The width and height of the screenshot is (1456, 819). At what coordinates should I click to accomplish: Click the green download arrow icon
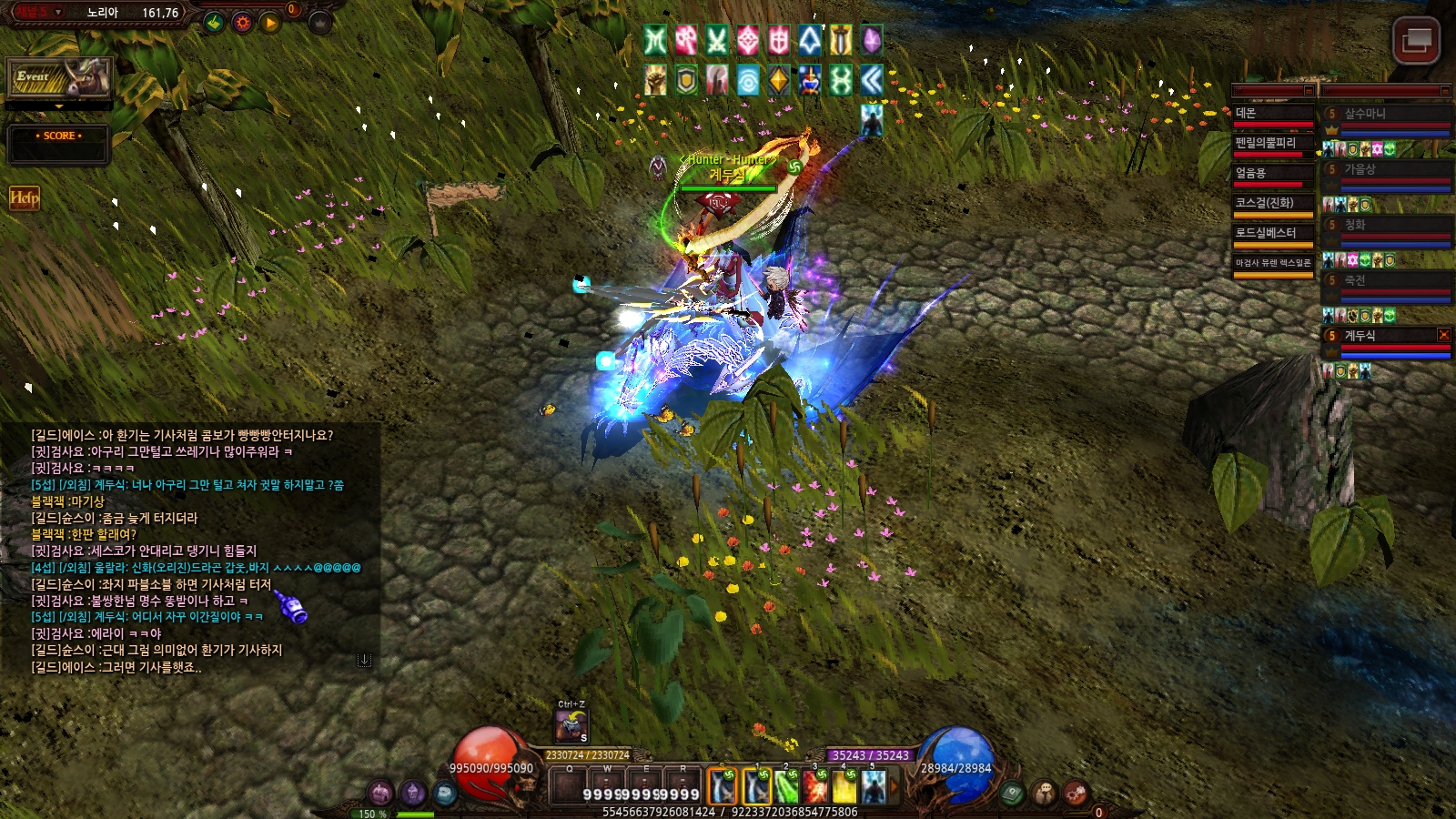click(x=214, y=23)
